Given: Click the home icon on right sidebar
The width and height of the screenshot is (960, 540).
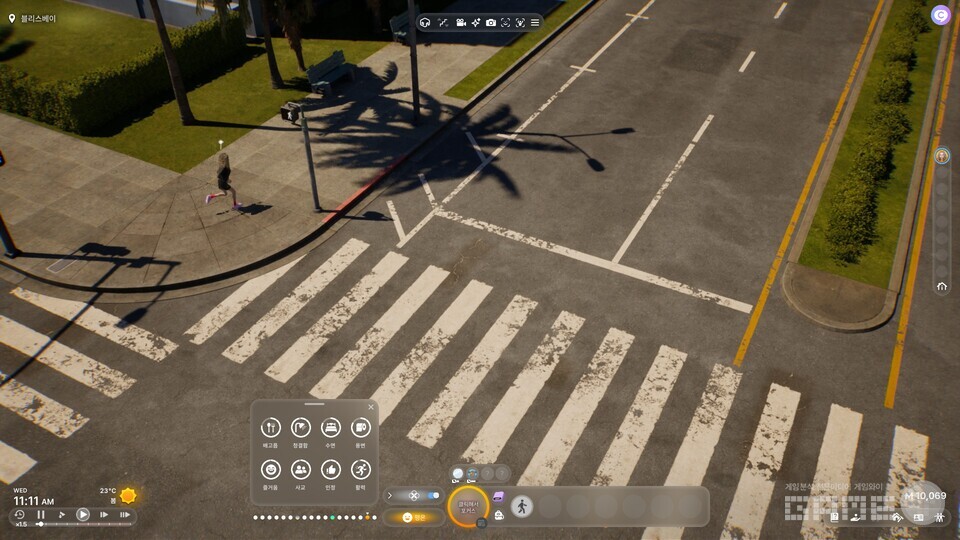Looking at the screenshot, I should [x=941, y=286].
